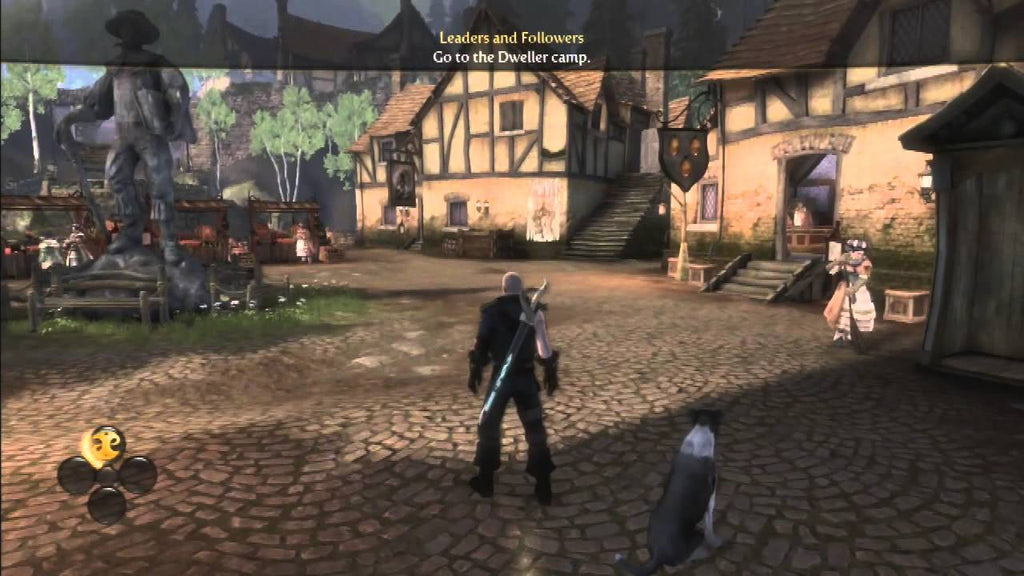
Task: Open the Leaders and Followers quest objective
Action: (x=511, y=38)
